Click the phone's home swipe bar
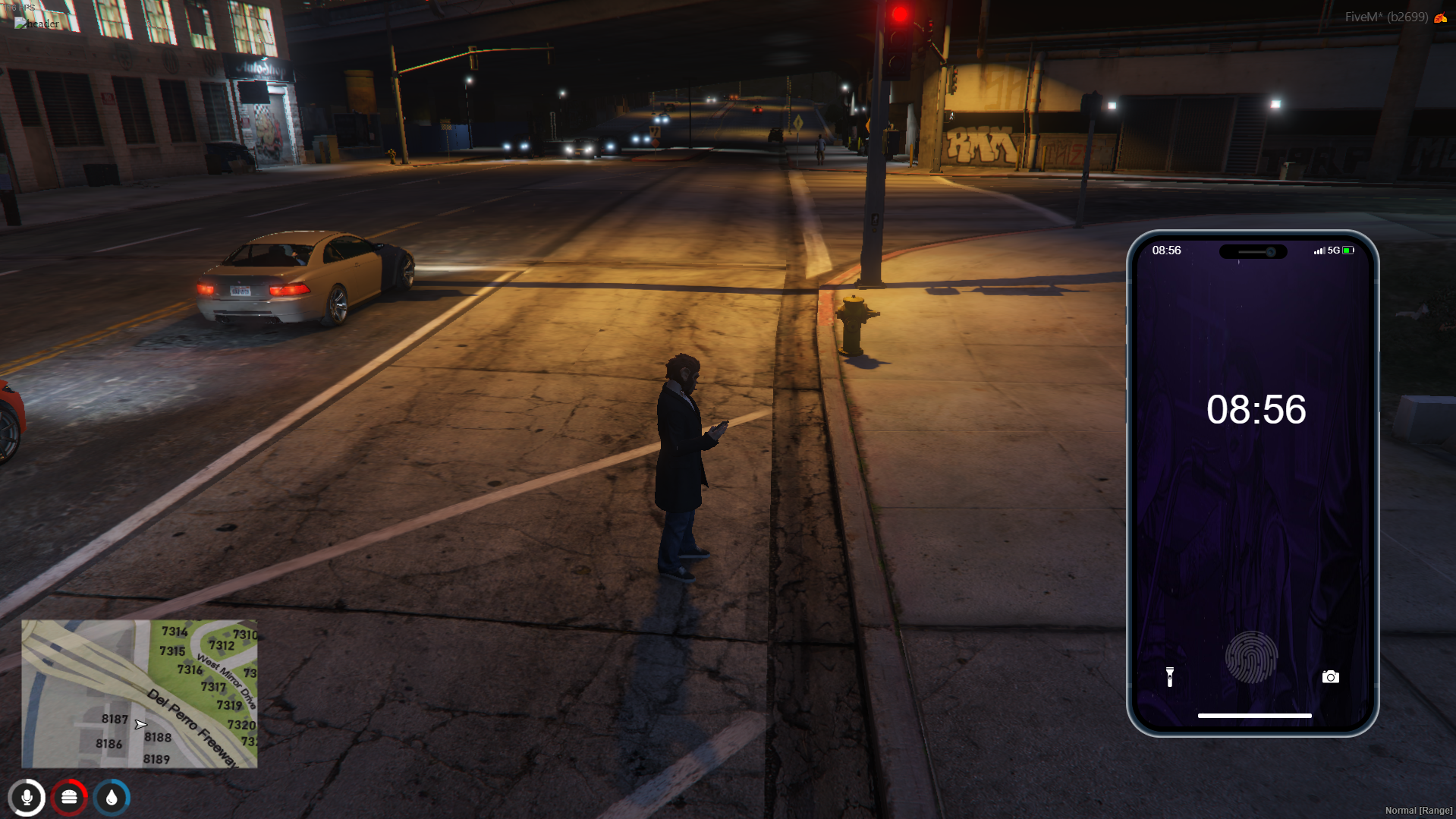This screenshot has height=819, width=1456. pyautogui.click(x=1254, y=715)
